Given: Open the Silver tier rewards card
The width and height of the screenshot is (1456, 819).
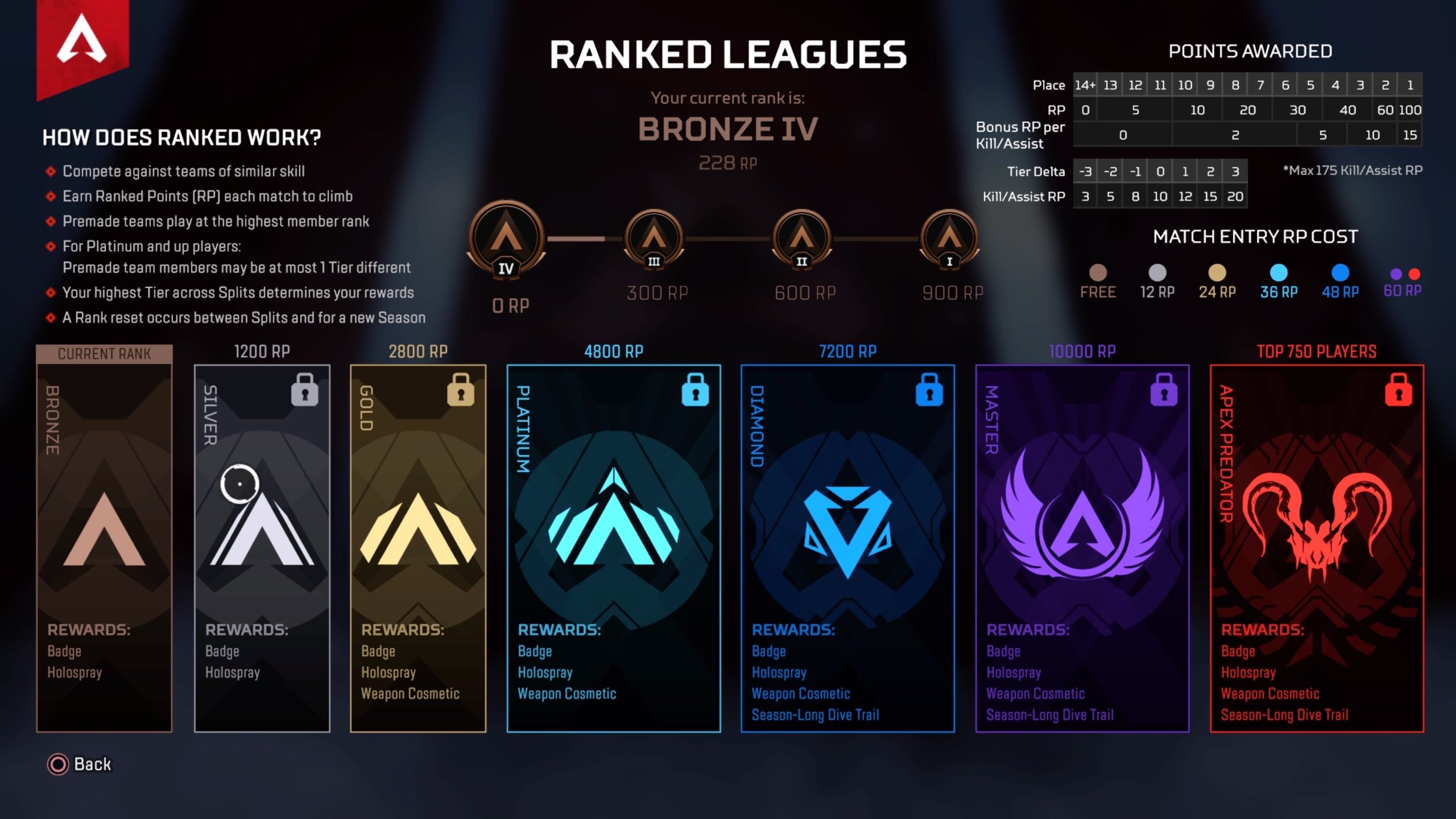Looking at the screenshot, I should pos(262,547).
